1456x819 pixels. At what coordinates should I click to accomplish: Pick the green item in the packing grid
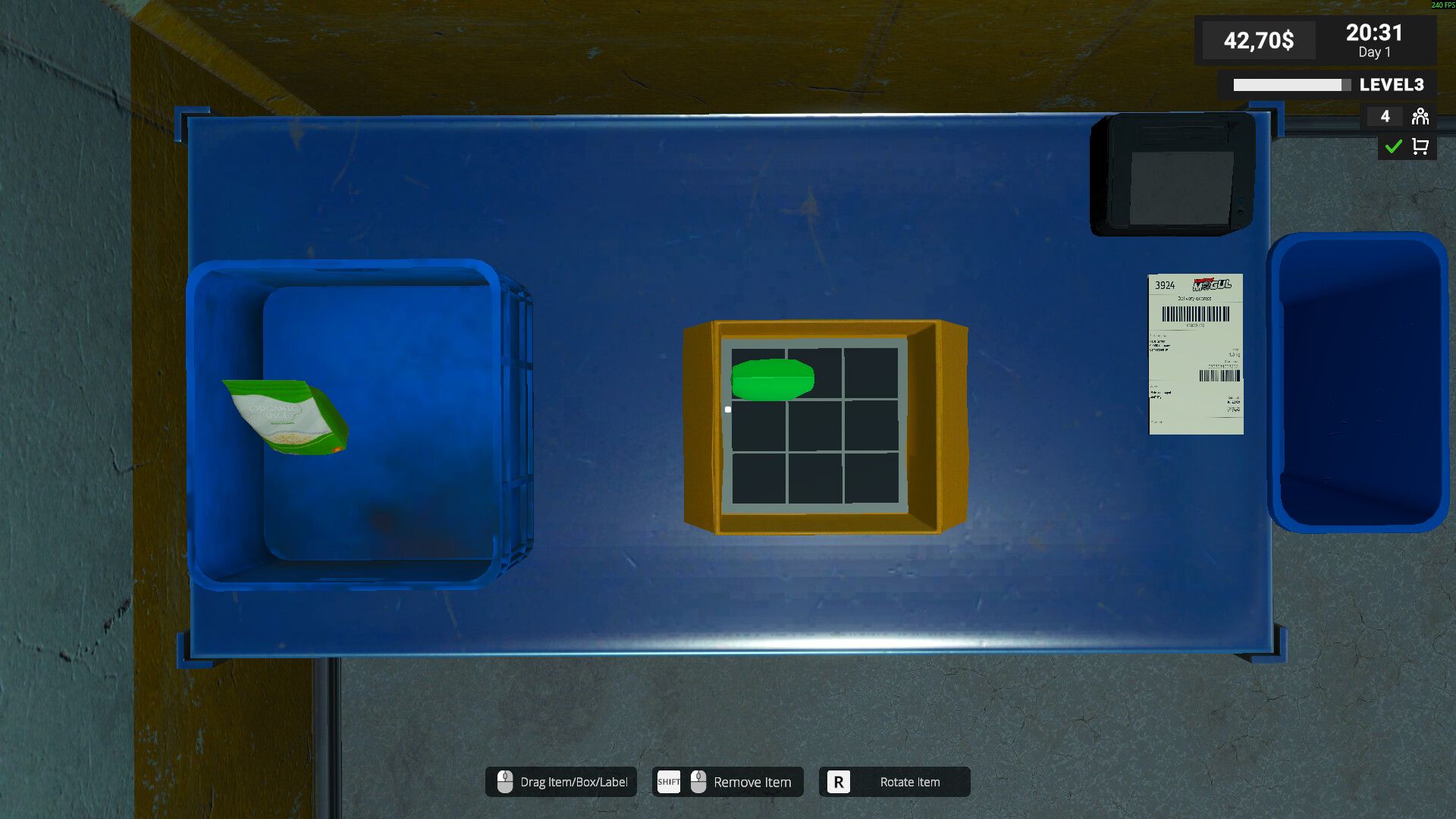772,379
